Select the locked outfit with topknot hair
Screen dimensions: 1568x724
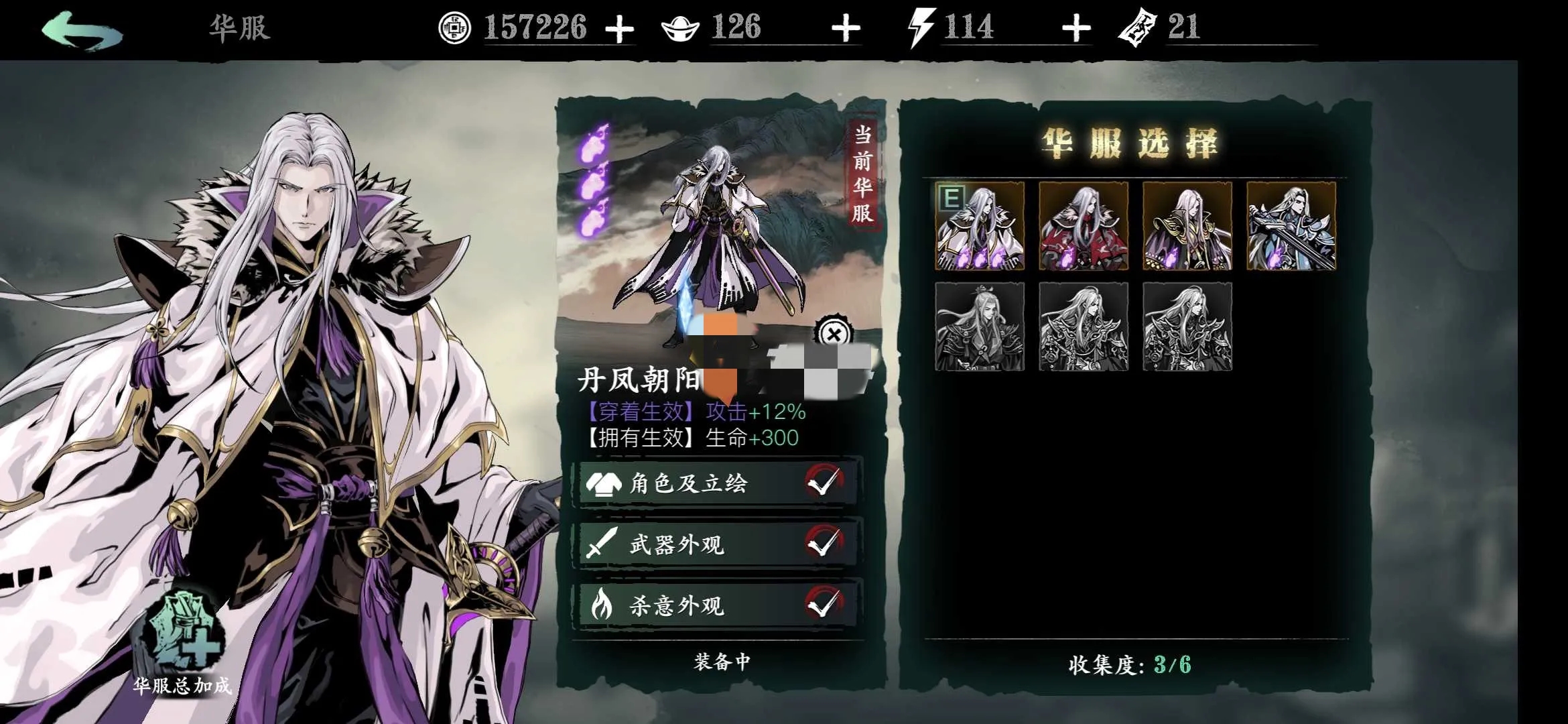[x=980, y=326]
